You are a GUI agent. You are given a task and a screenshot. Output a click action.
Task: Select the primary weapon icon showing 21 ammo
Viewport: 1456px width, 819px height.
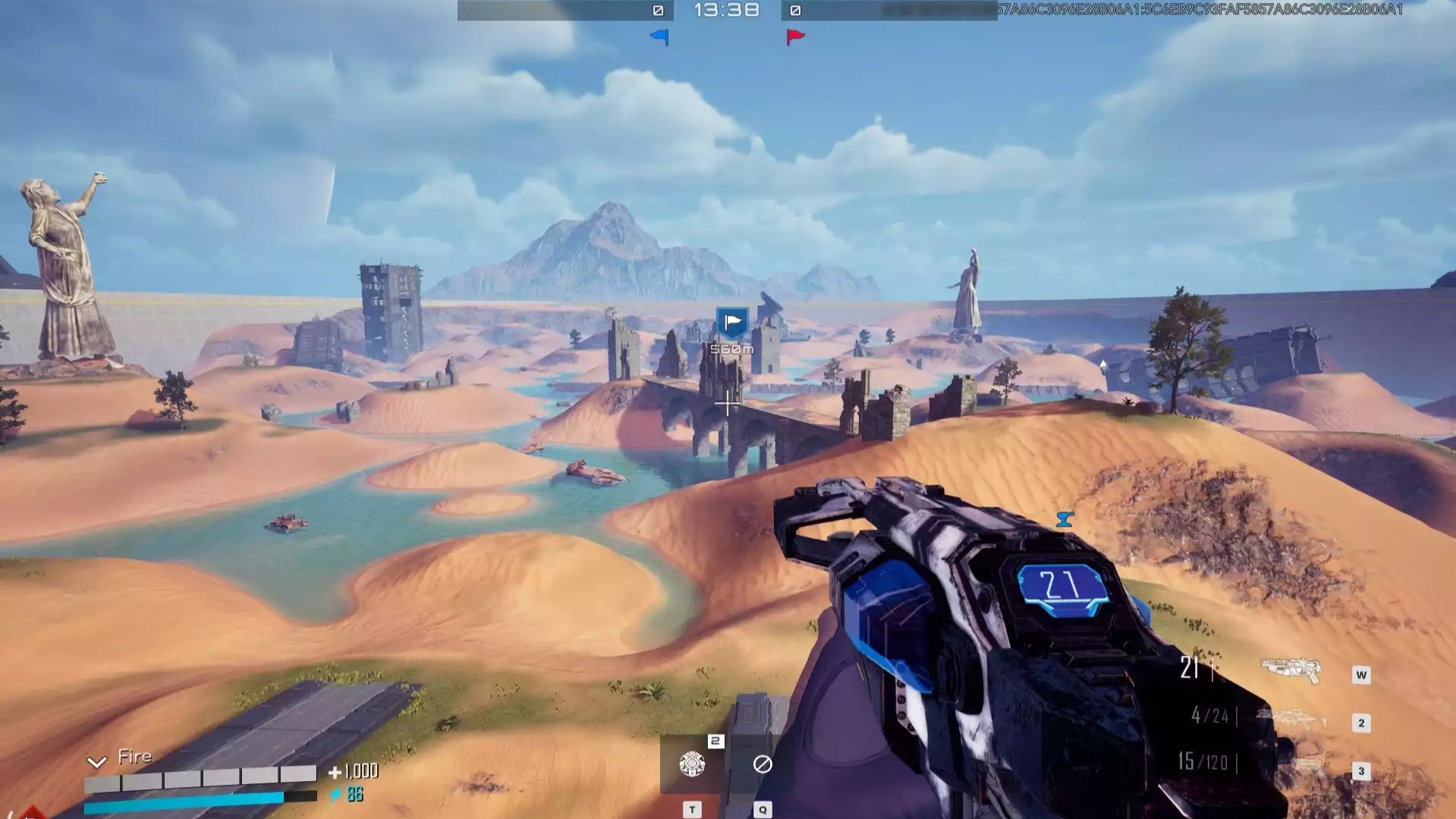click(1291, 669)
